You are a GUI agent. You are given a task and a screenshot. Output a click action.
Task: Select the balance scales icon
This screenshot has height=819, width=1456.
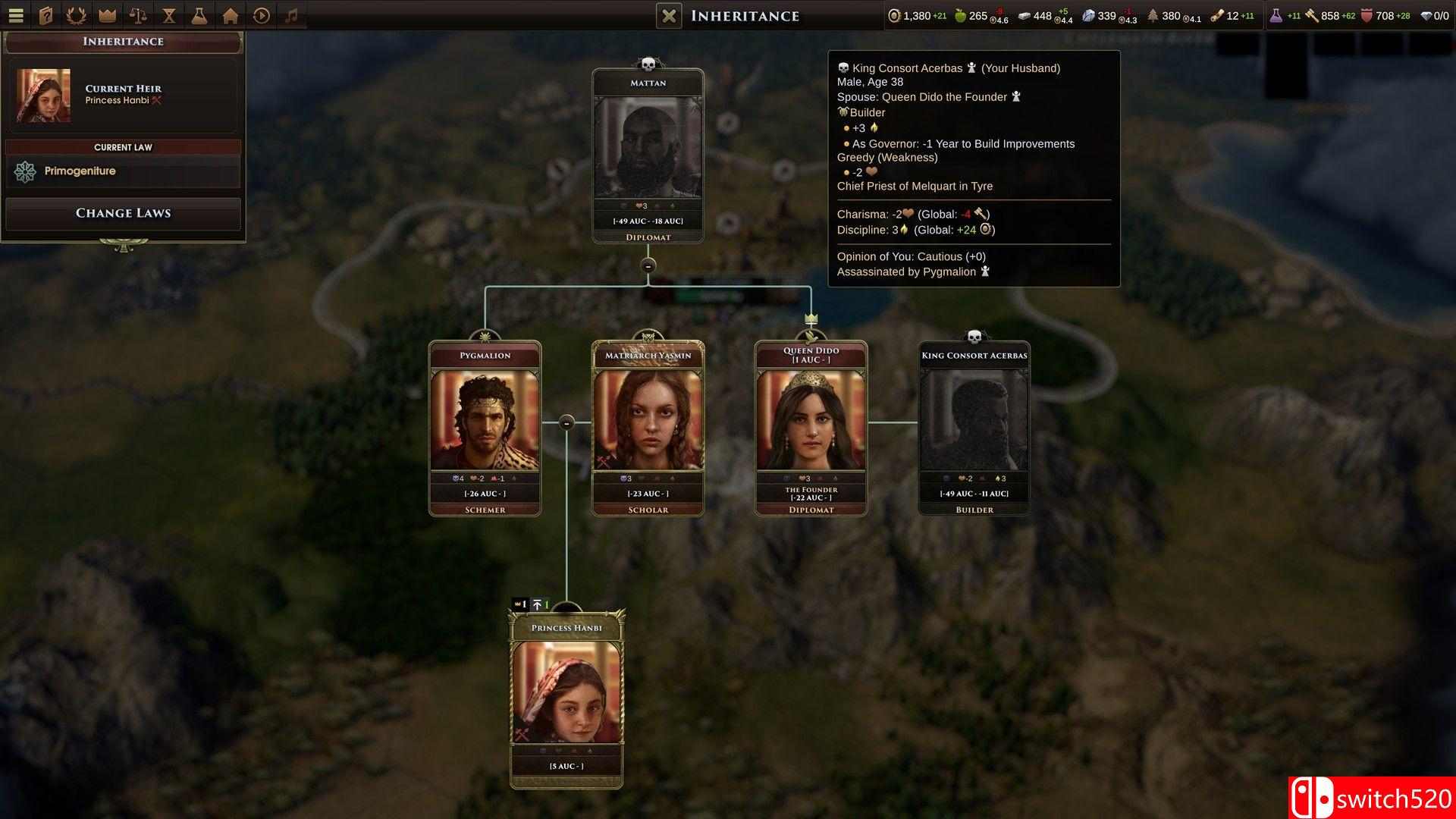click(138, 15)
